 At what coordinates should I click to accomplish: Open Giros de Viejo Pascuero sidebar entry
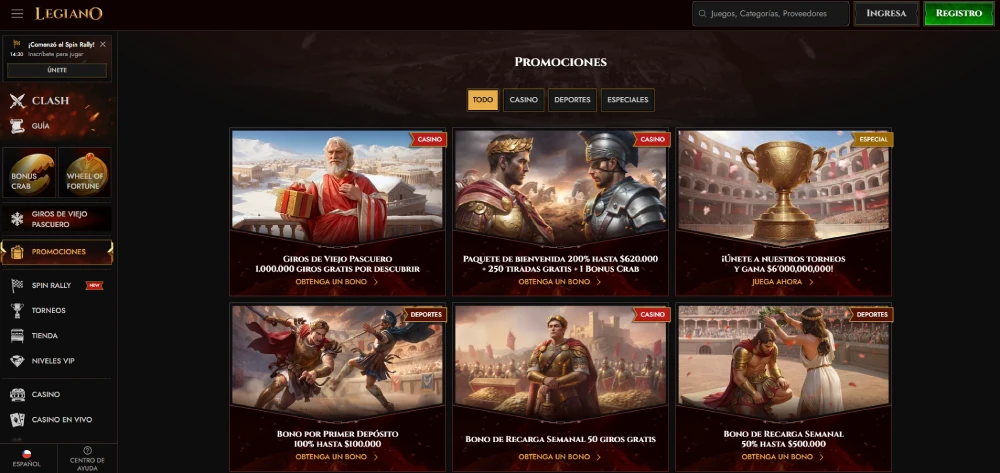[57, 218]
